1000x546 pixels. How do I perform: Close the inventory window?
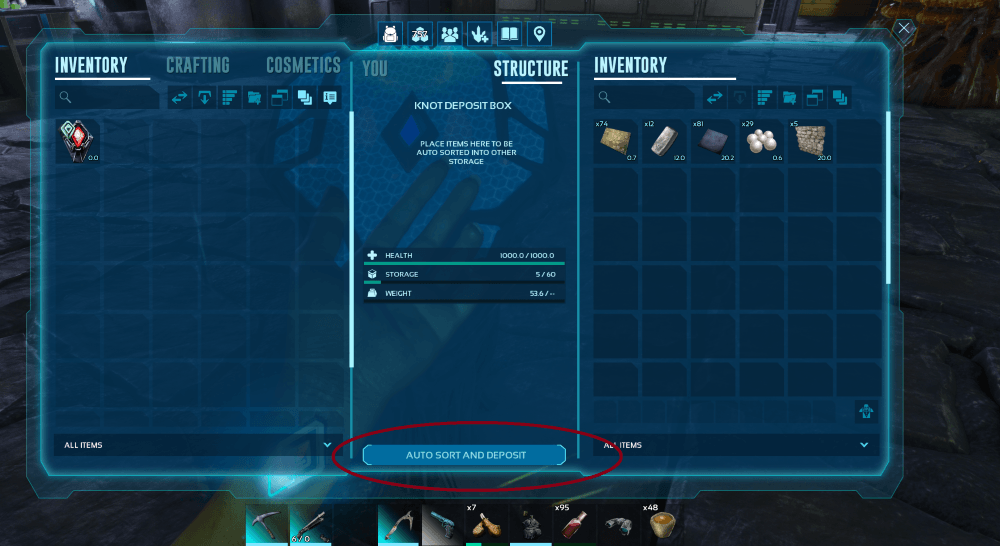pos(904,29)
